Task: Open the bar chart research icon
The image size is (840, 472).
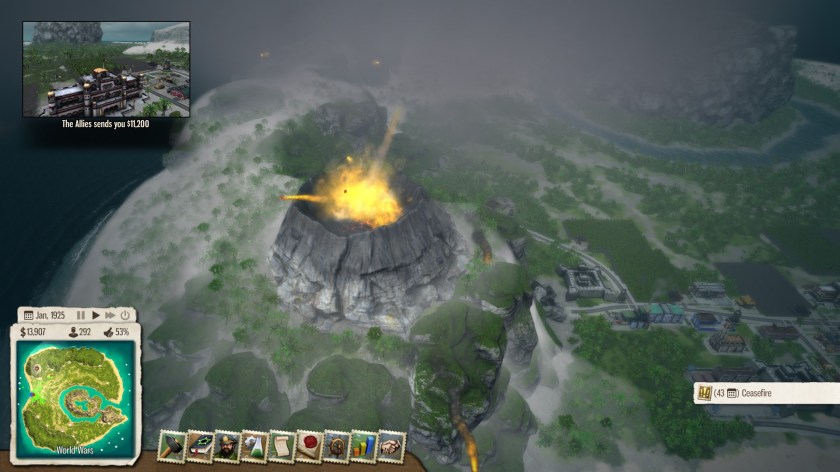Action: [364, 446]
